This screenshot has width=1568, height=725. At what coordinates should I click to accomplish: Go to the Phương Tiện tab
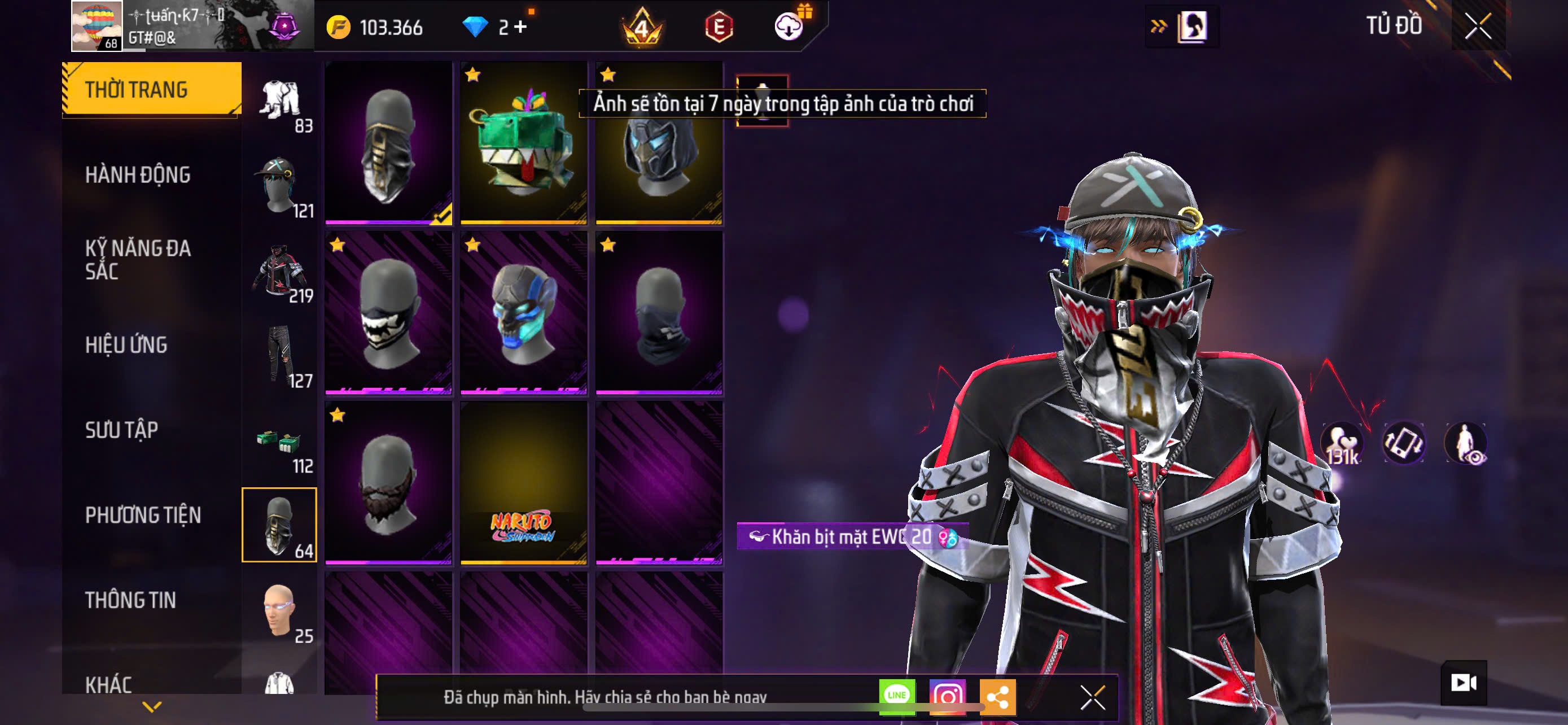pyautogui.click(x=143, y=515)
